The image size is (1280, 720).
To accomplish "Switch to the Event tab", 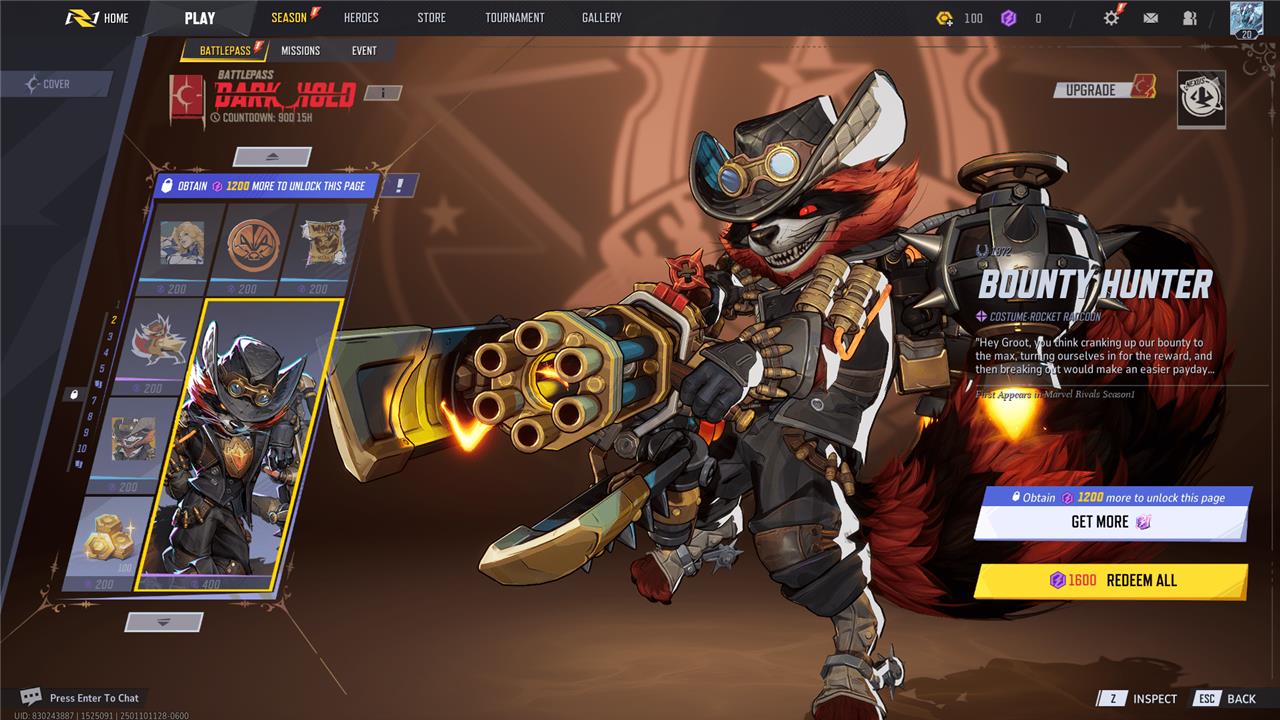I will 364,50.
